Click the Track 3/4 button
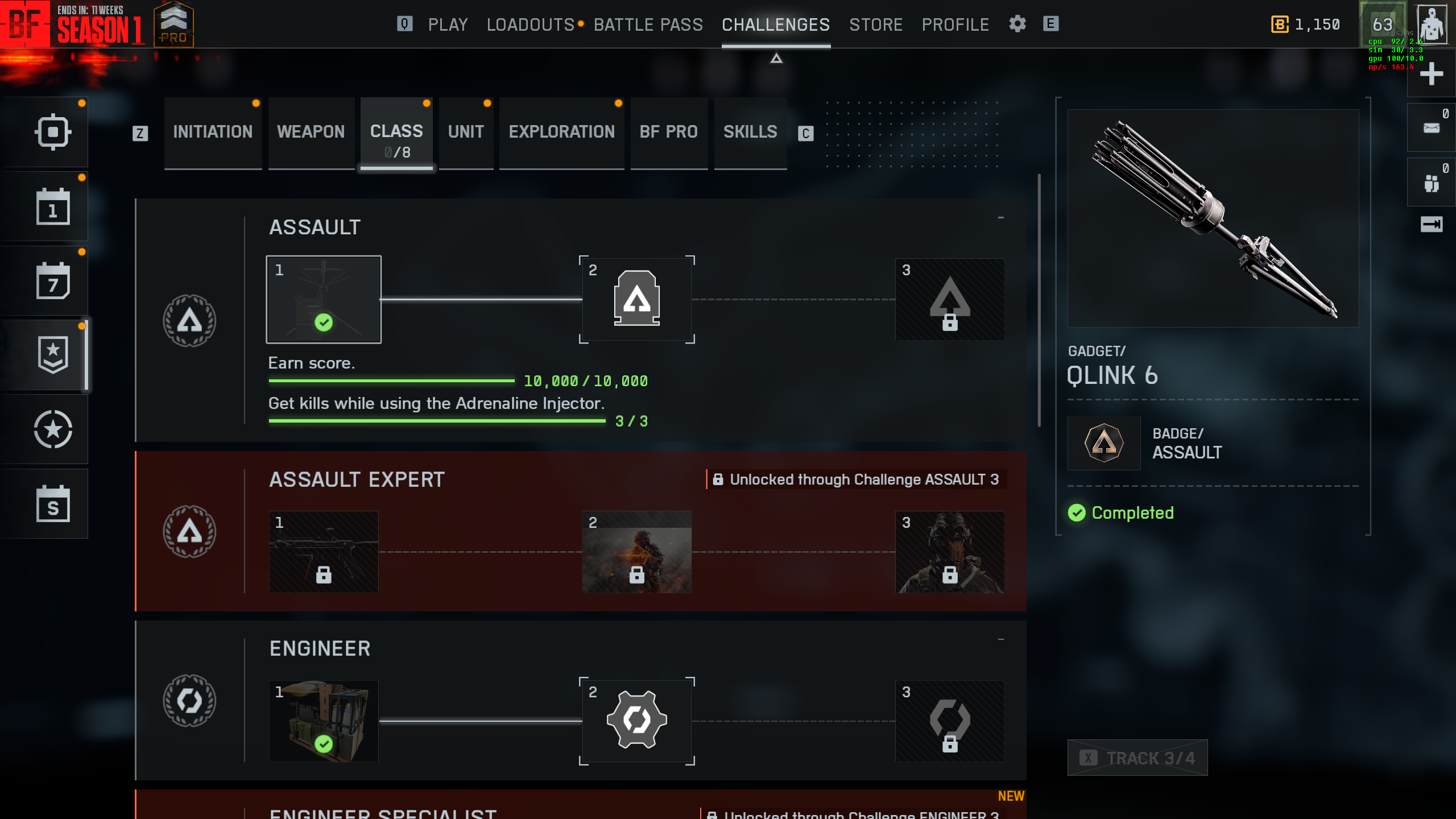 click(x=1137, y=758)
